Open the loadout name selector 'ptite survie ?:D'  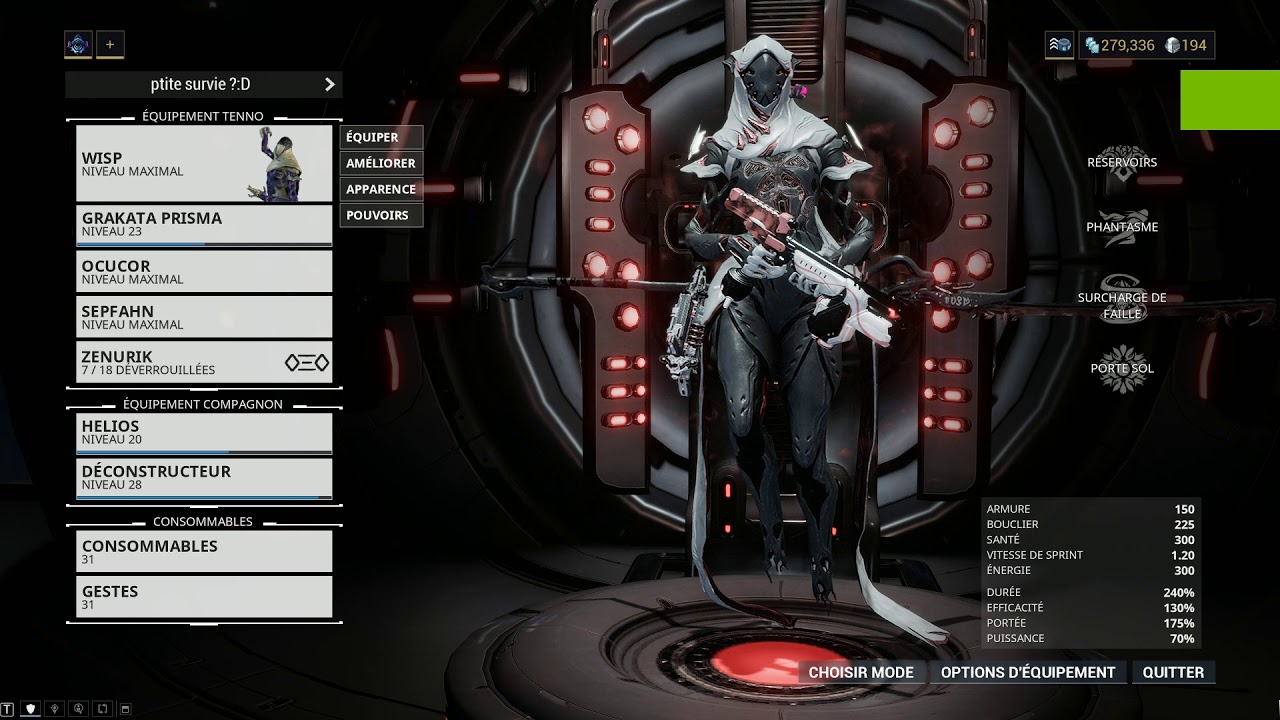pyautogui.click(x=204, y=85)
